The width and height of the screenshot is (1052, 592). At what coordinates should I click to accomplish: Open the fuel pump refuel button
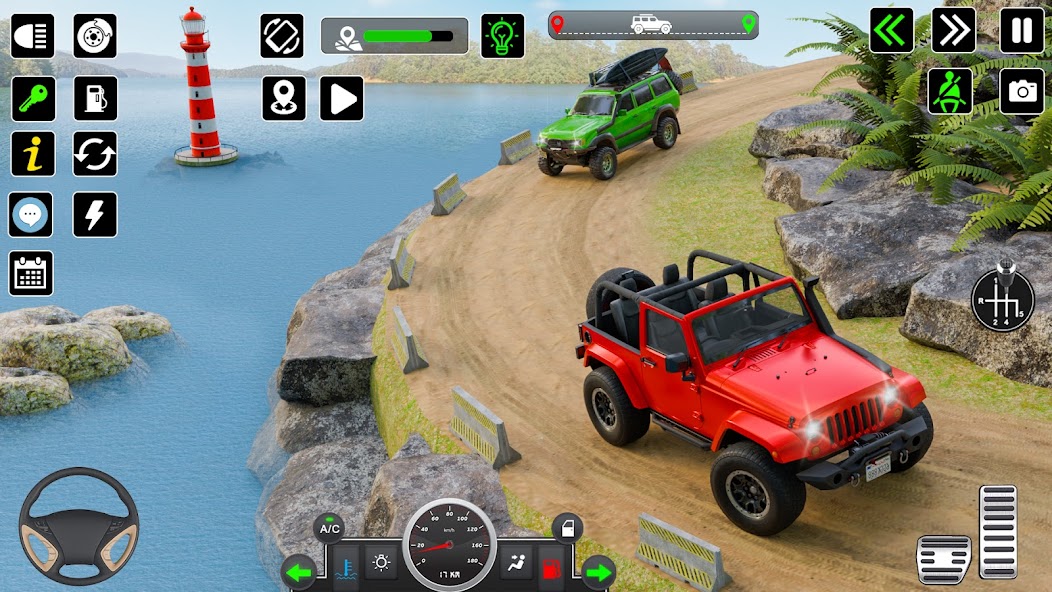click(x=95, y=98)
